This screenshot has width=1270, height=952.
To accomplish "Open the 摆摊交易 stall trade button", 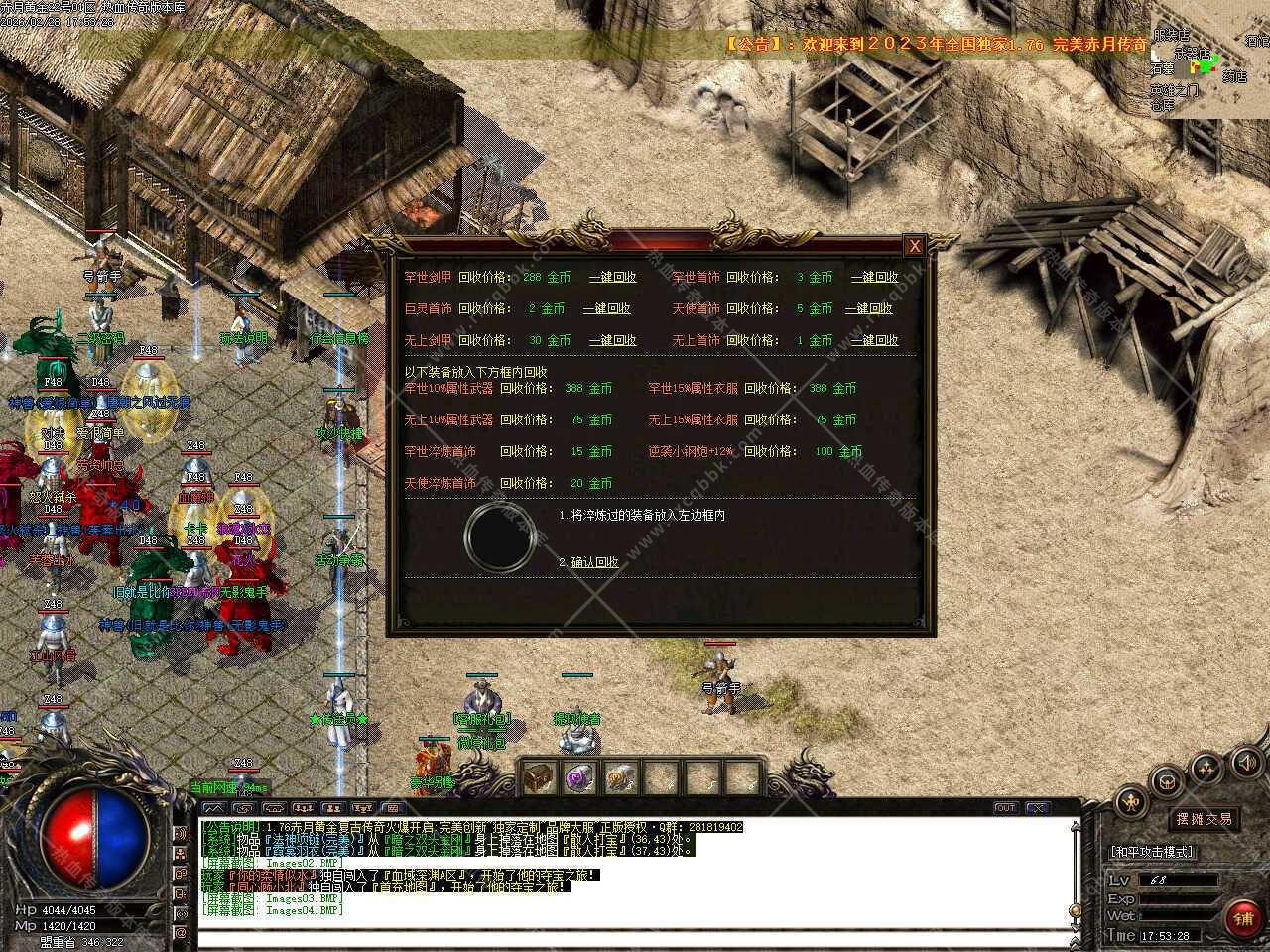I will [1205, 819].
